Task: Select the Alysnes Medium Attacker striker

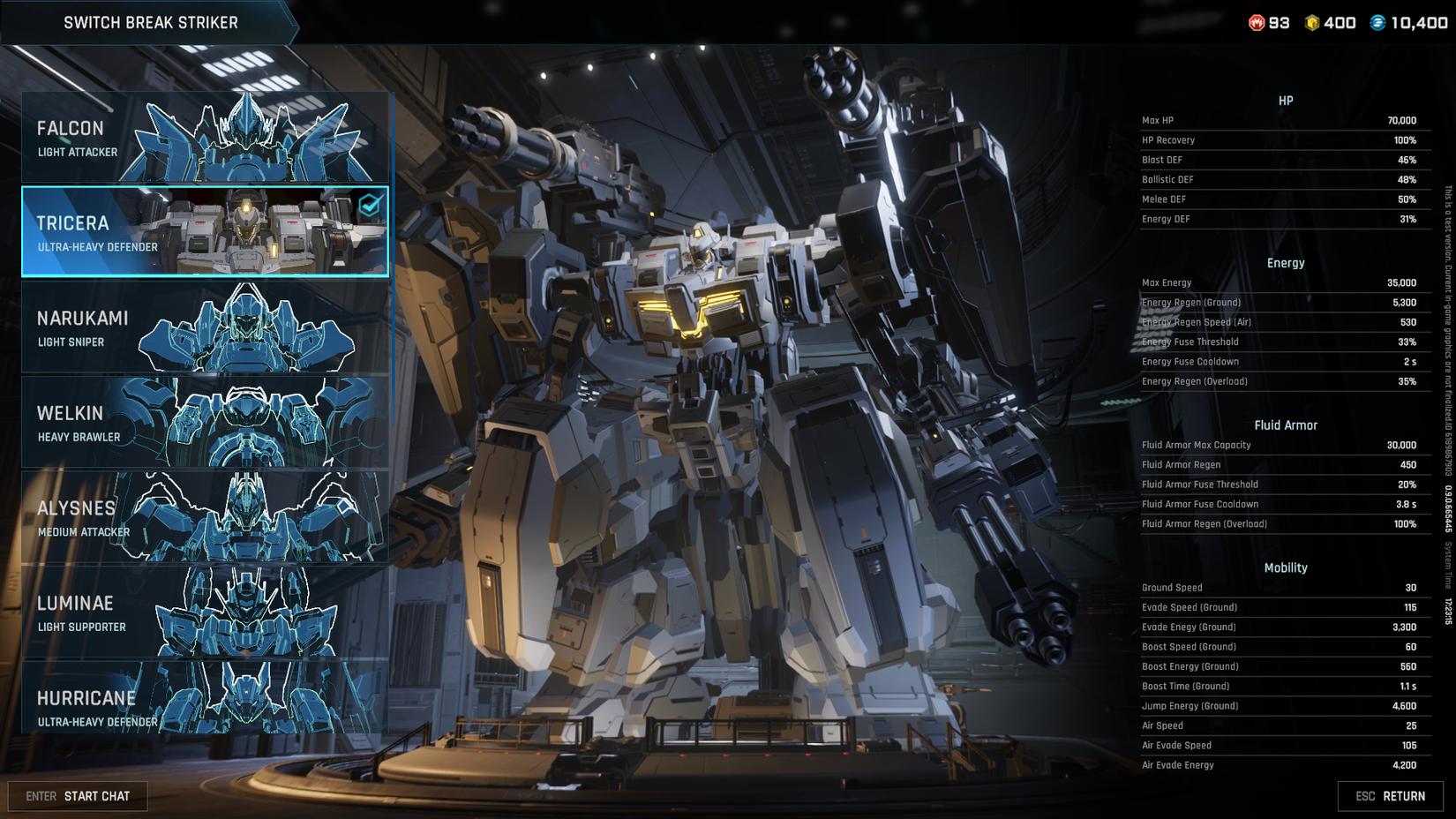Action: pyautogui.click(x=203, y=516)
